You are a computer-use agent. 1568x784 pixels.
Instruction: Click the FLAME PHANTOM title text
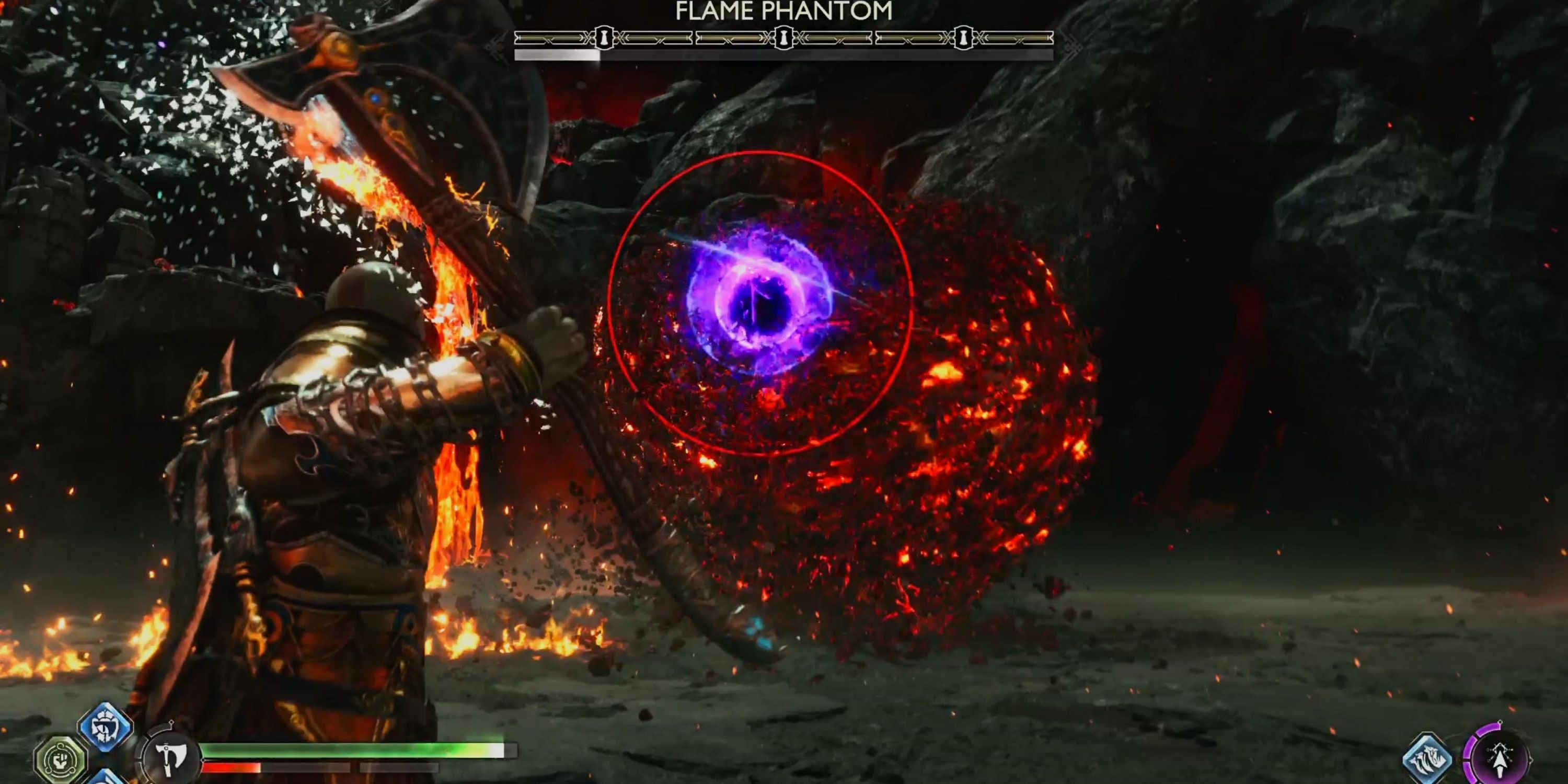click(783, 11)
